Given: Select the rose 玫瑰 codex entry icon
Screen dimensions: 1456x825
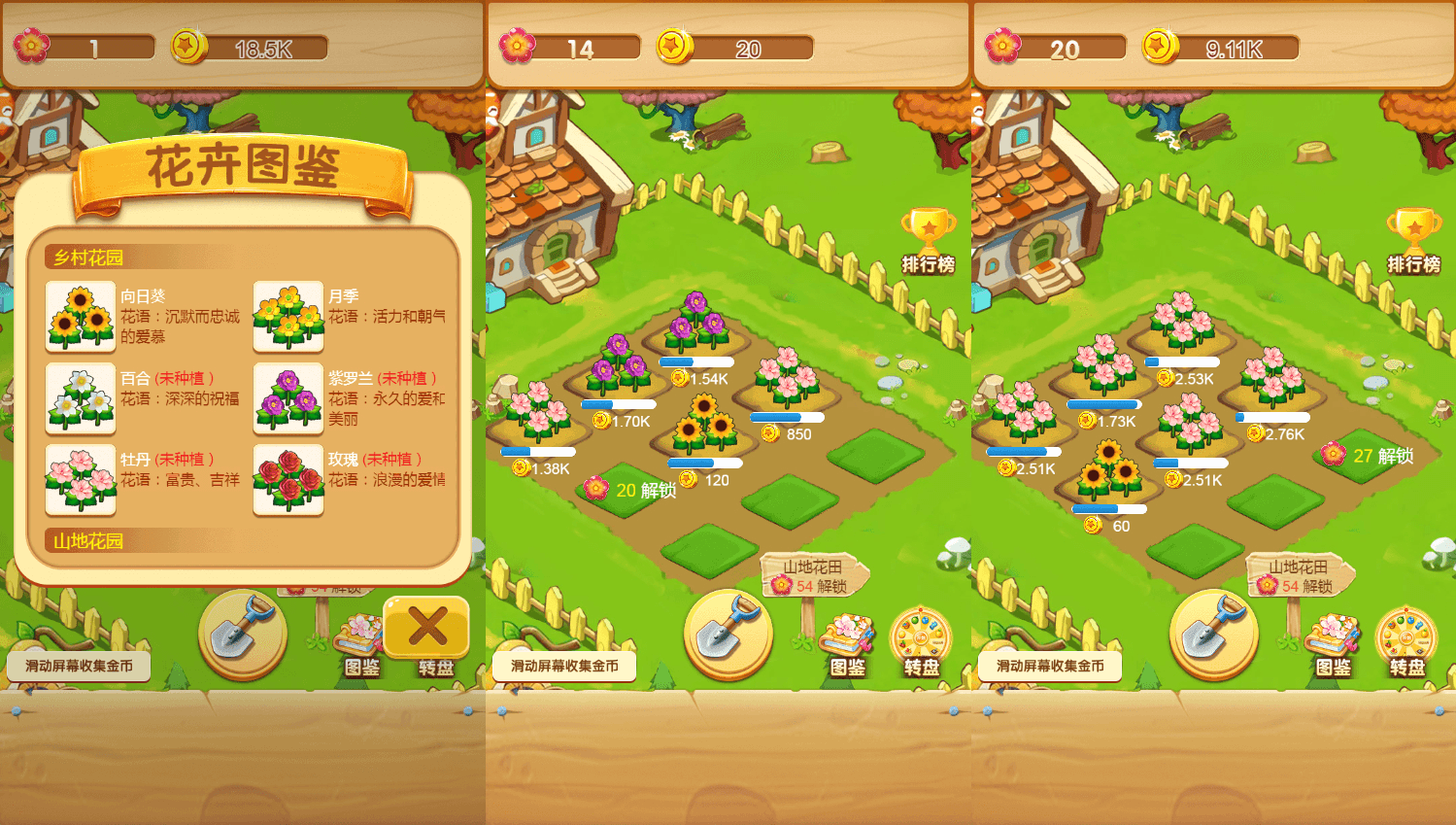Looking at the screenshot, I should [288, 482].
